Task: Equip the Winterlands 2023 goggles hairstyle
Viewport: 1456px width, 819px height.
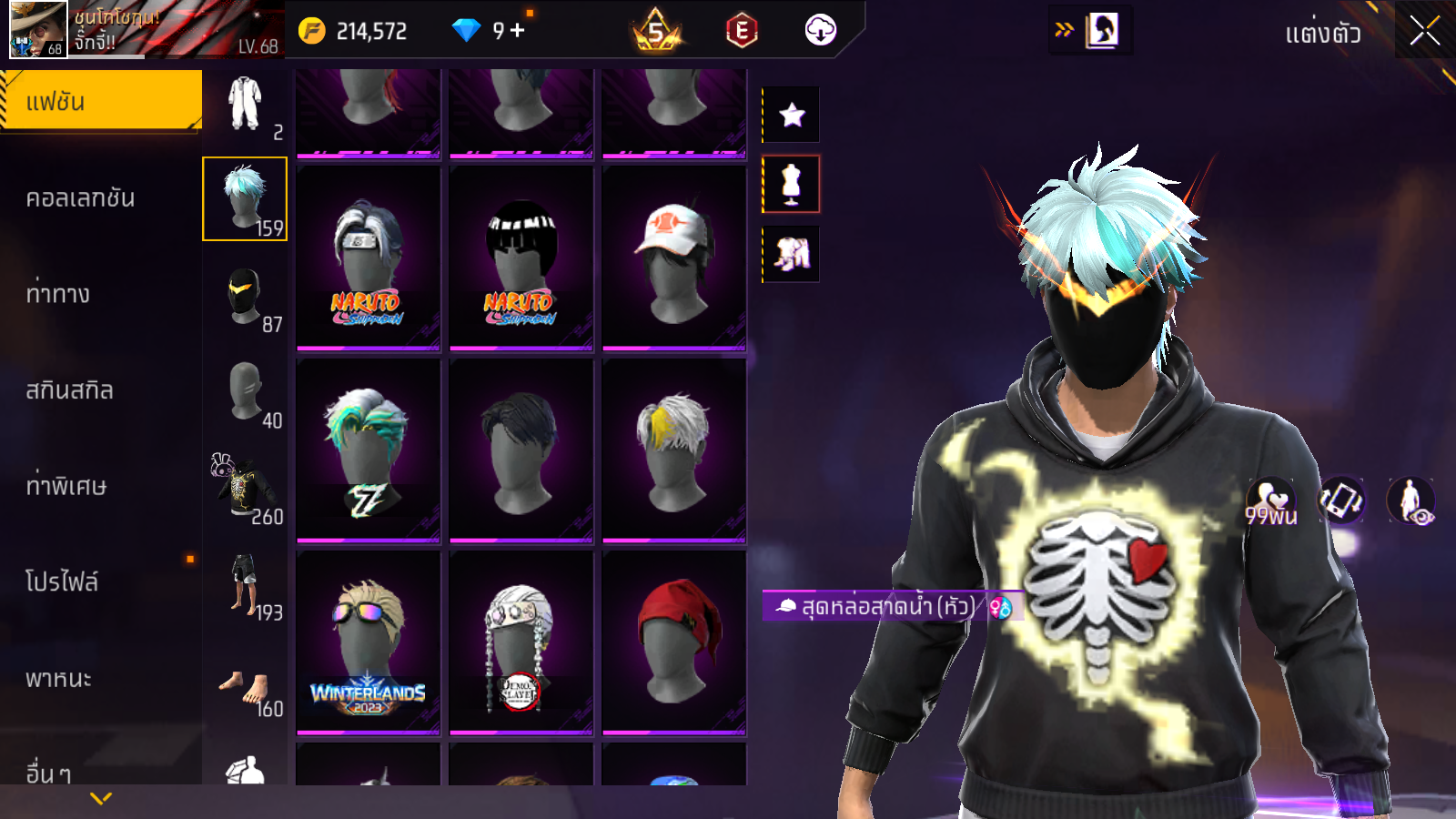Action: [x=368, y=642]
